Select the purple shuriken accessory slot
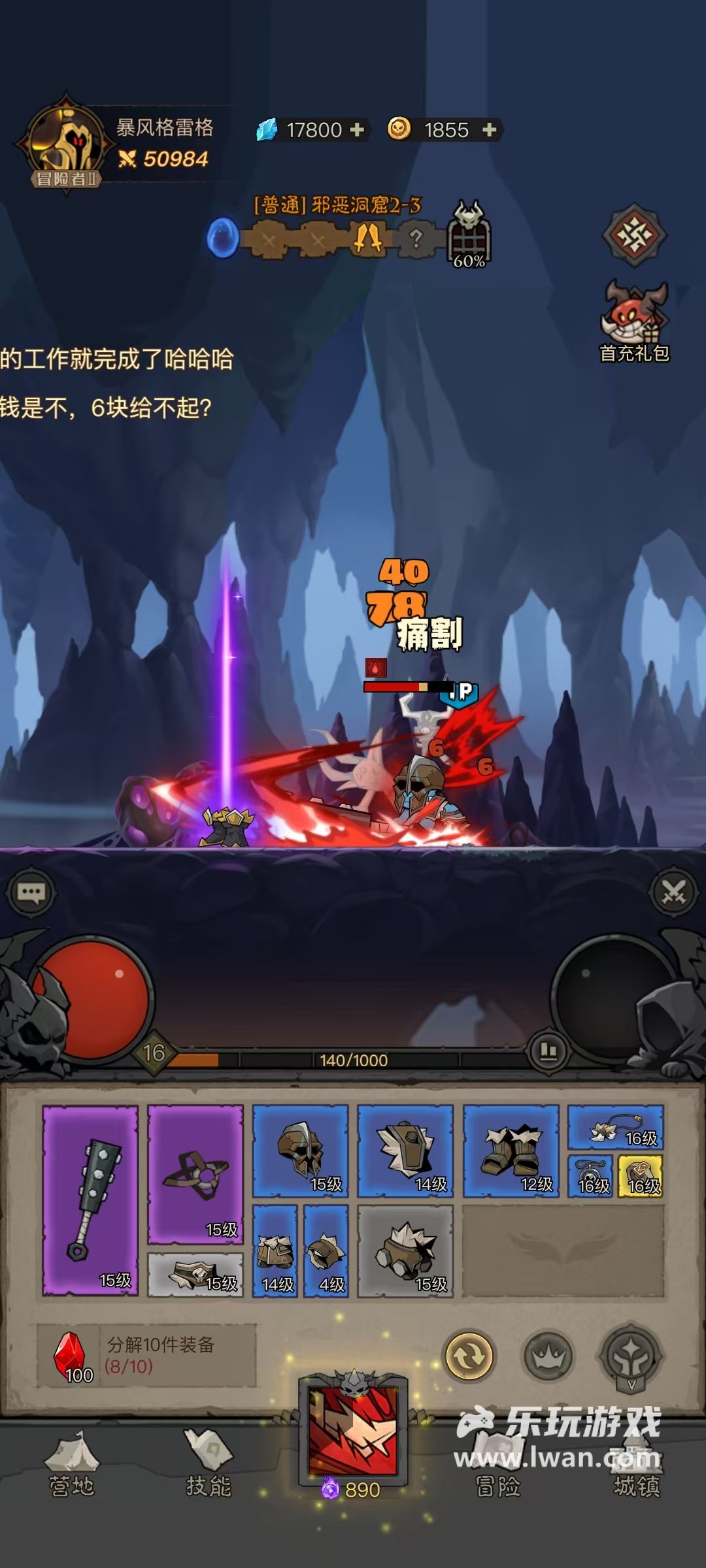Image resolution: width=706 pixels, height=1568 pixels. (x=195, y=1174)
